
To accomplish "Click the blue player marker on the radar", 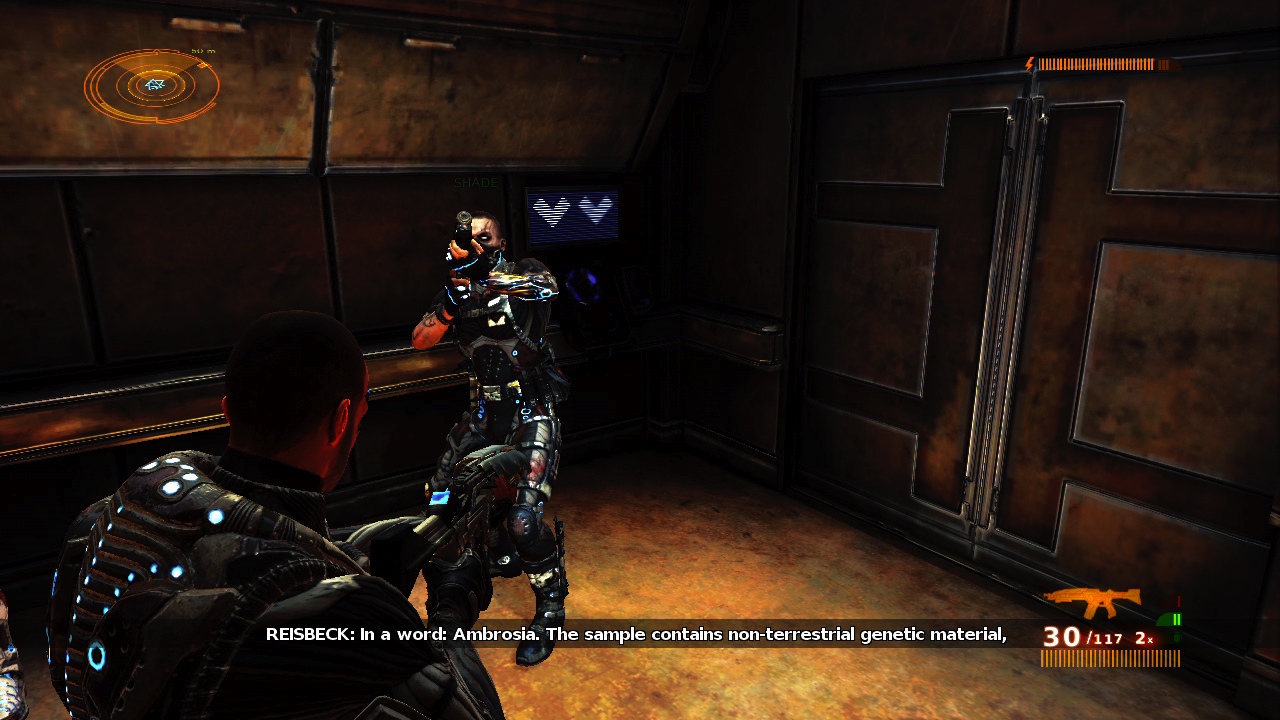I will pyautogui.click(x=155, y=84).
